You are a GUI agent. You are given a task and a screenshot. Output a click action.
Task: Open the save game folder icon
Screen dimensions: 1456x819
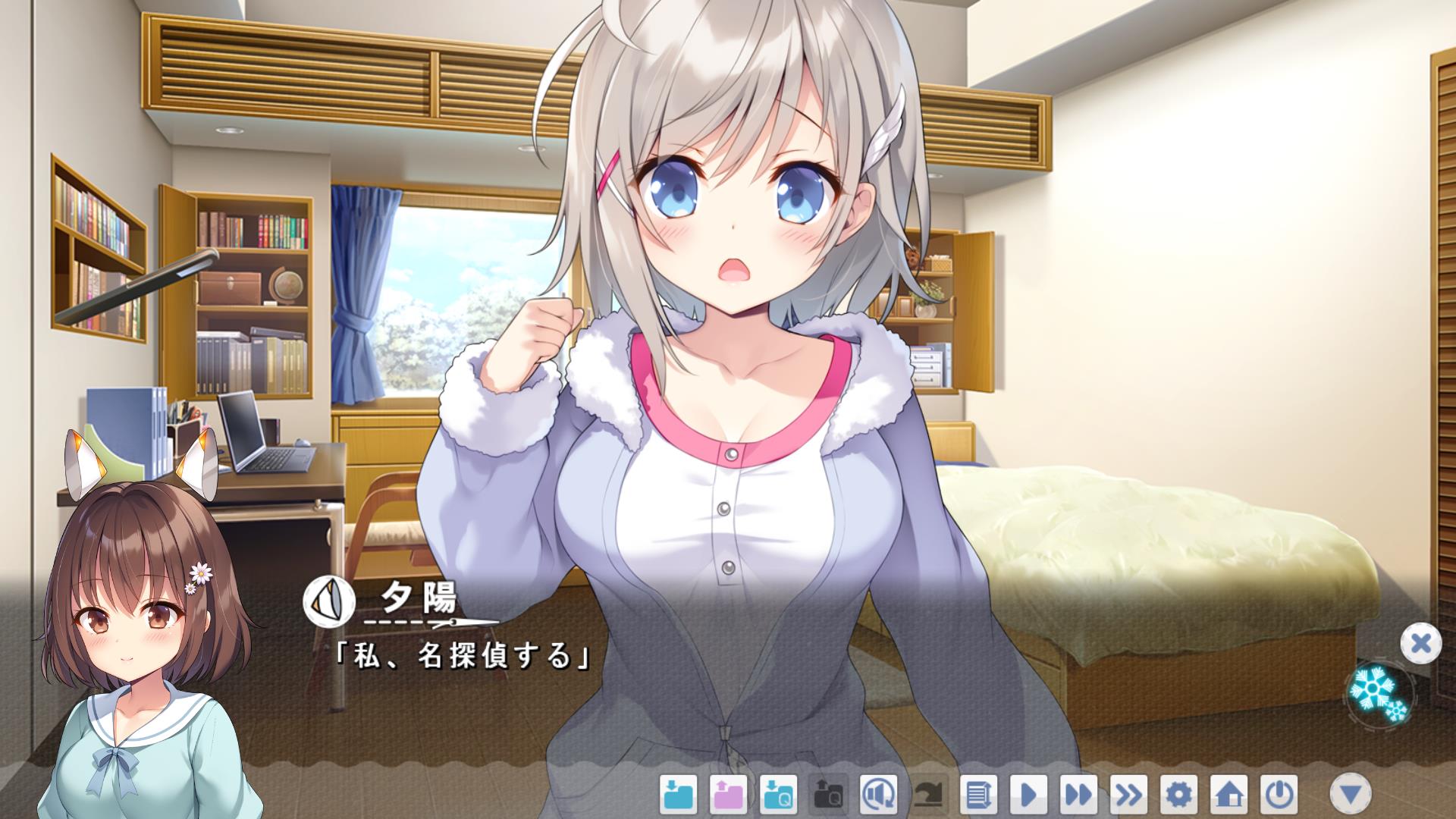coord(679,795)
